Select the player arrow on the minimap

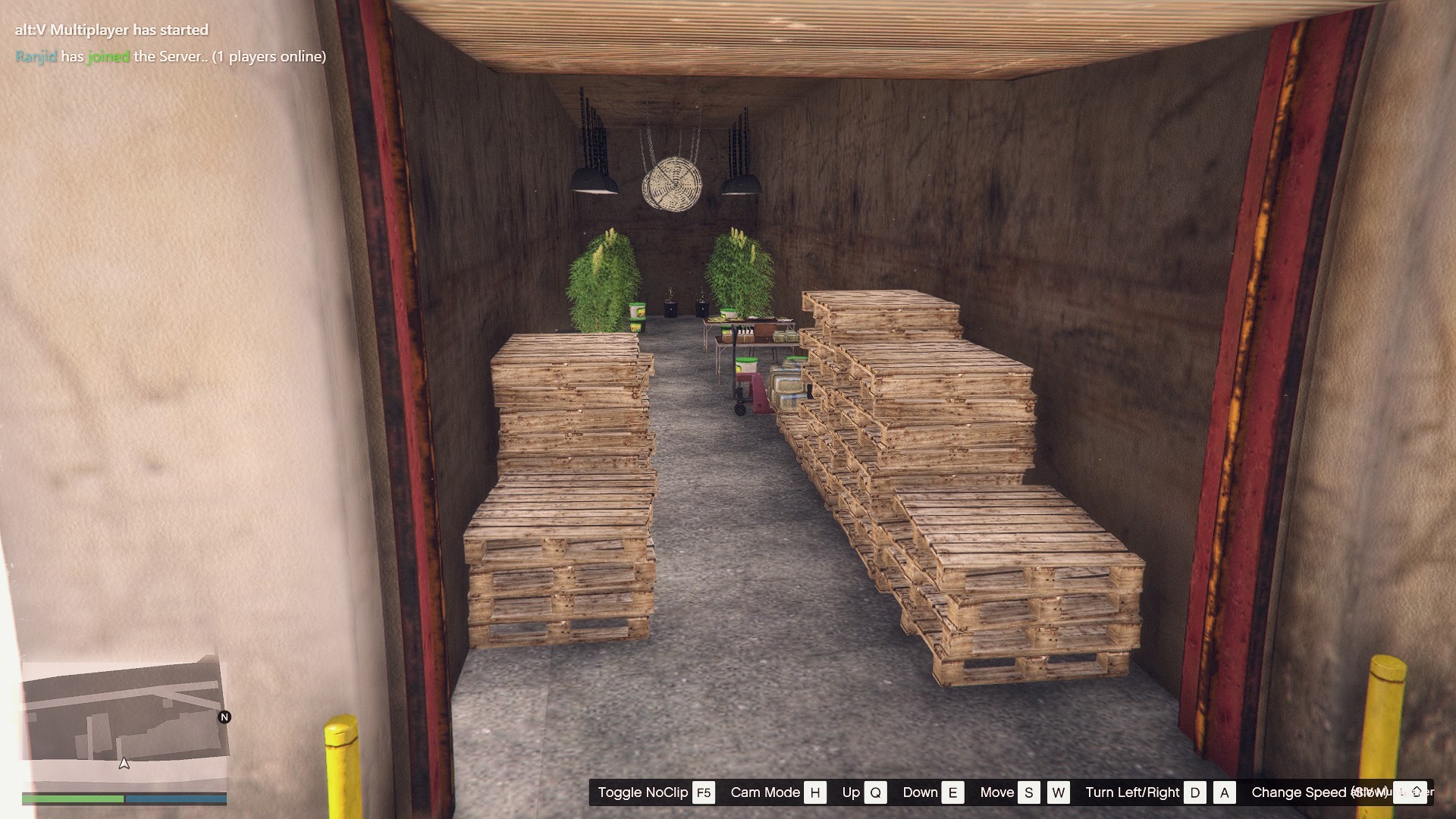pyautogui.click(x=124, y=763)
